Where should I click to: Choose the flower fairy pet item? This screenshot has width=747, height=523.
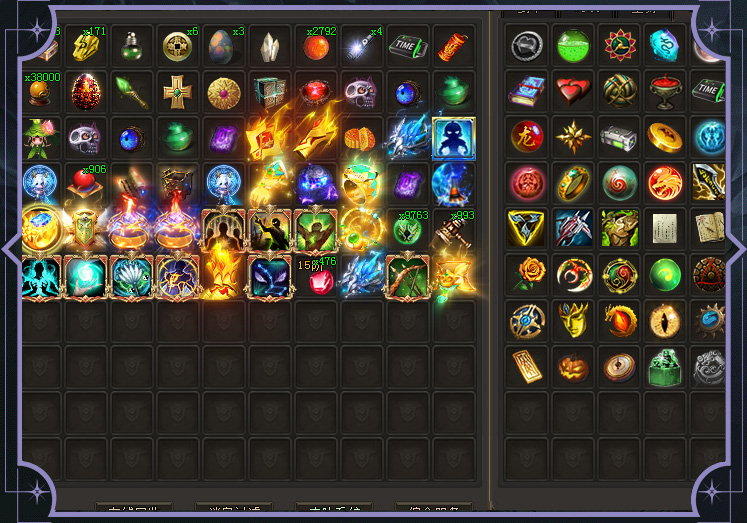coord(39,138)
